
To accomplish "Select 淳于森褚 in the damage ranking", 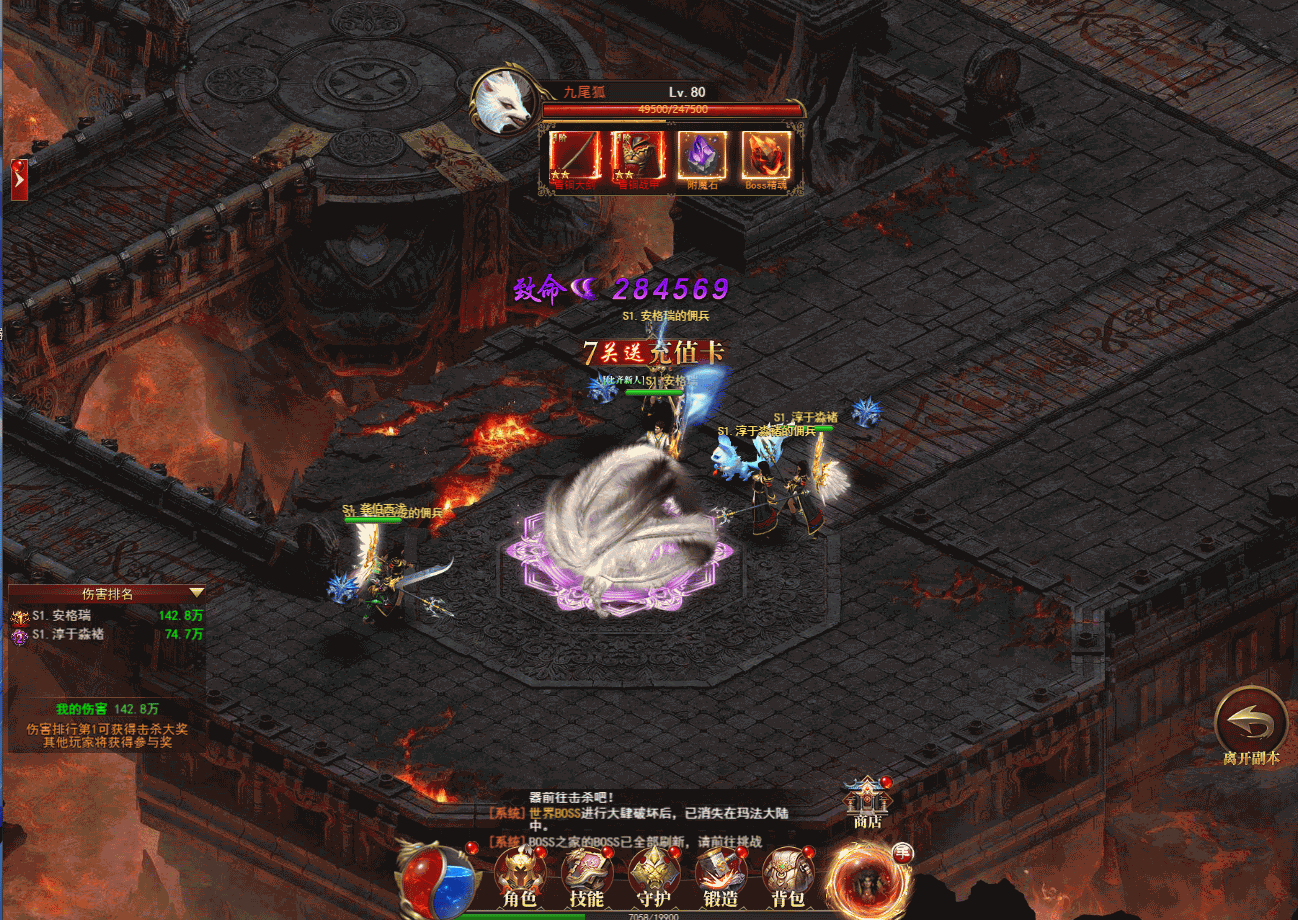I will coord(68,634).
